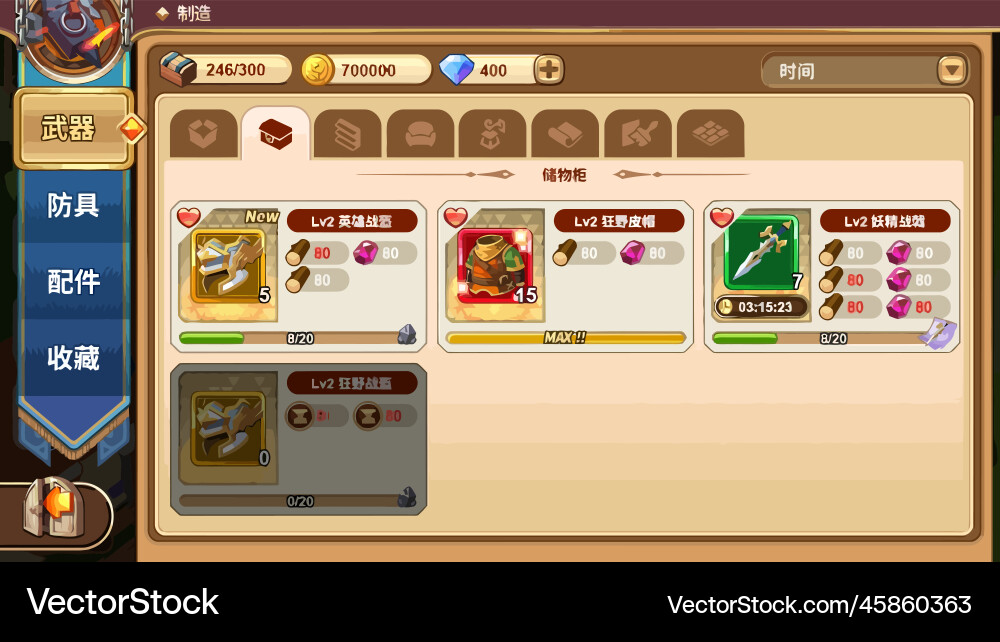
Task: Switch to the sofa furniture tab
Action: [x=420, y=134]
